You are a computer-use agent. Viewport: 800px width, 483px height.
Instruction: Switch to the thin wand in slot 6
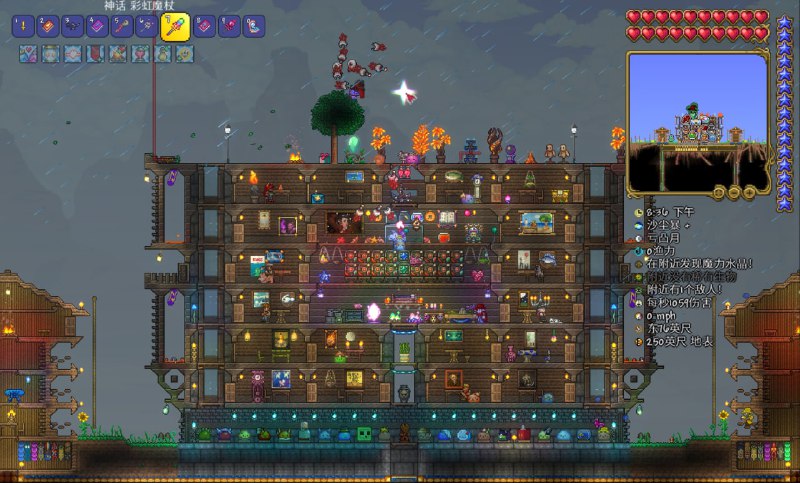coord(146,27)
